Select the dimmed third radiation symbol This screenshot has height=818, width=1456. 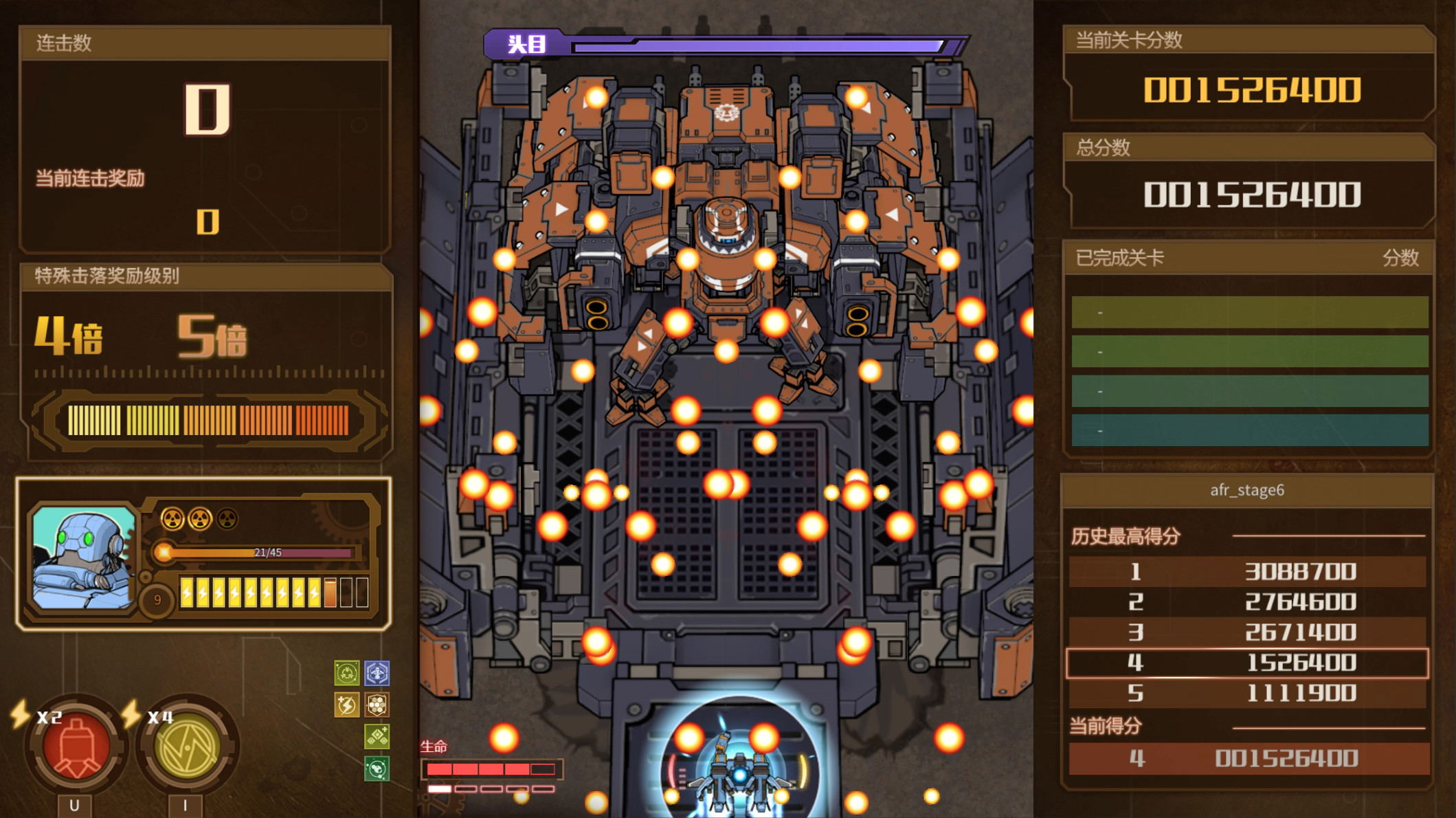coord(227,518)
